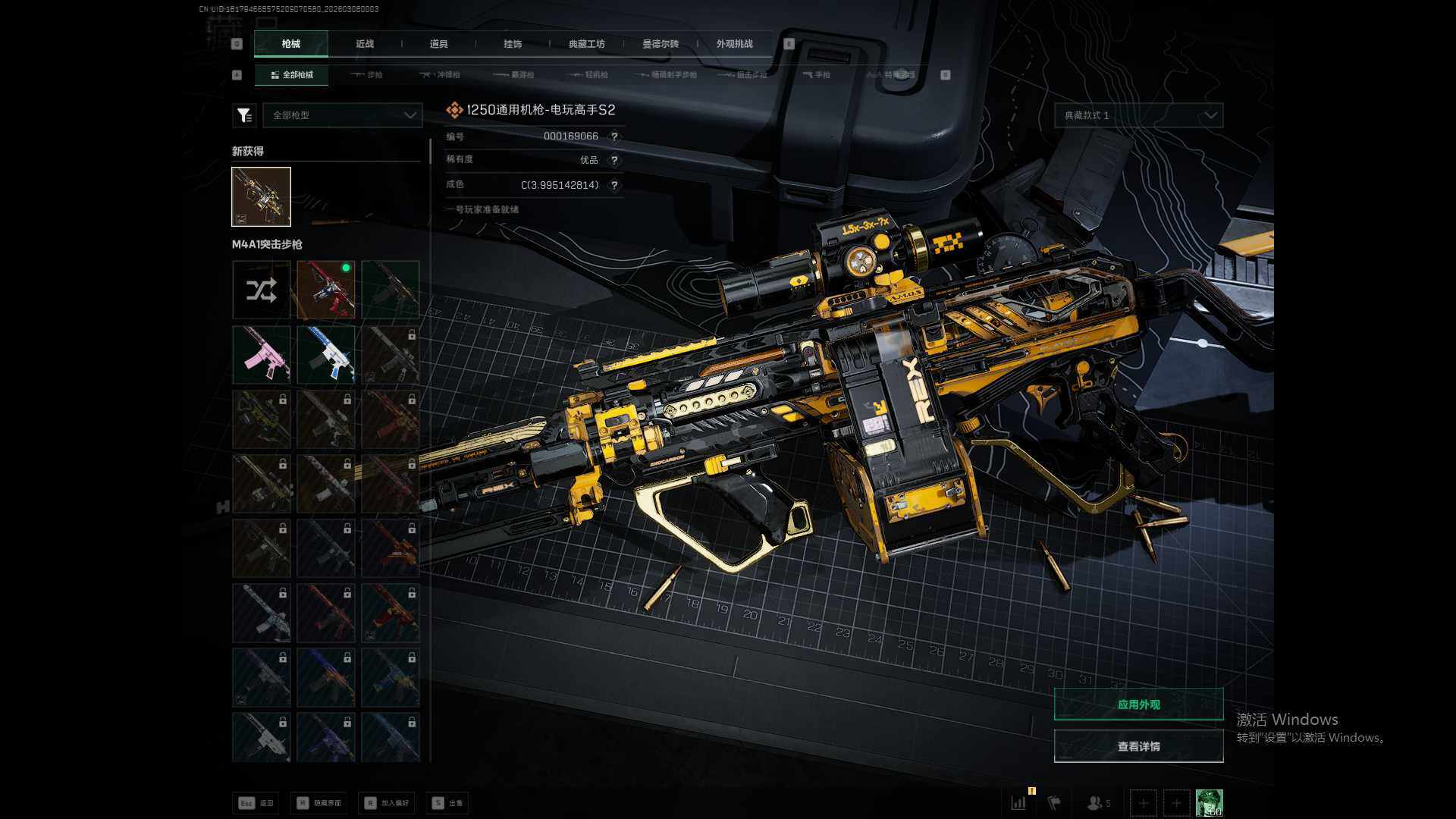Apply the skin with 应用外观 button

pos(1138,704)
